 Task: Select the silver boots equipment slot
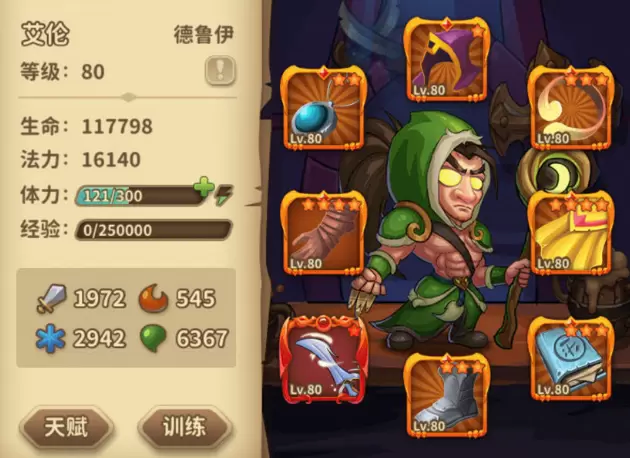(x=445, y=395)
